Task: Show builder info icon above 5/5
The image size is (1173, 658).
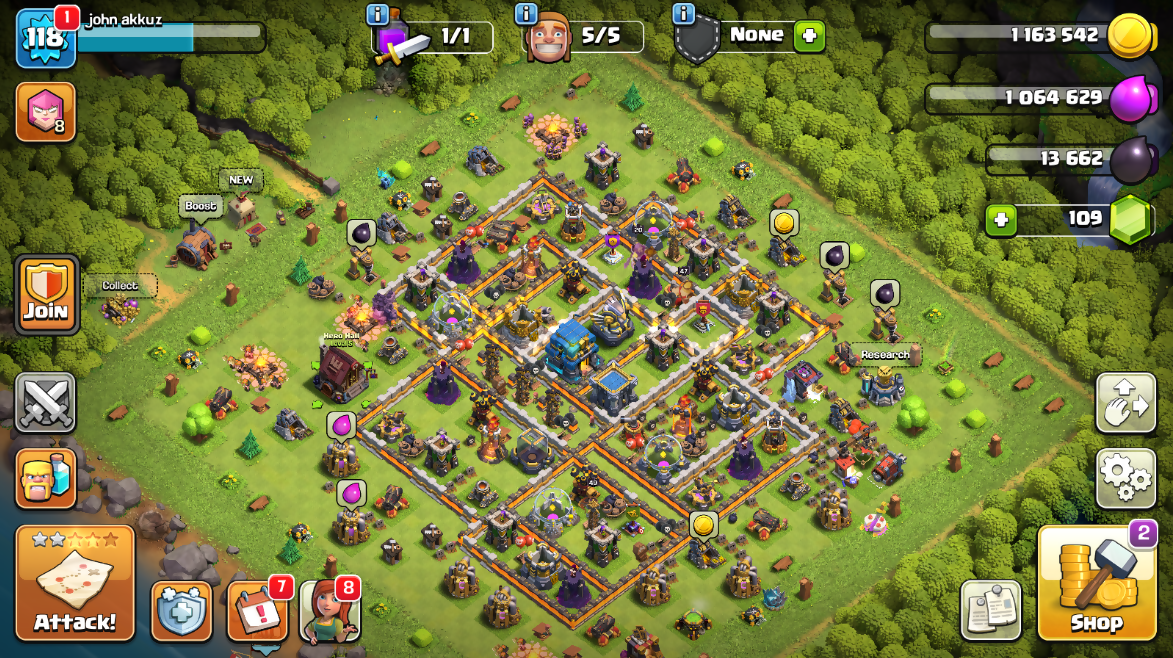Action: click(526, 14)
